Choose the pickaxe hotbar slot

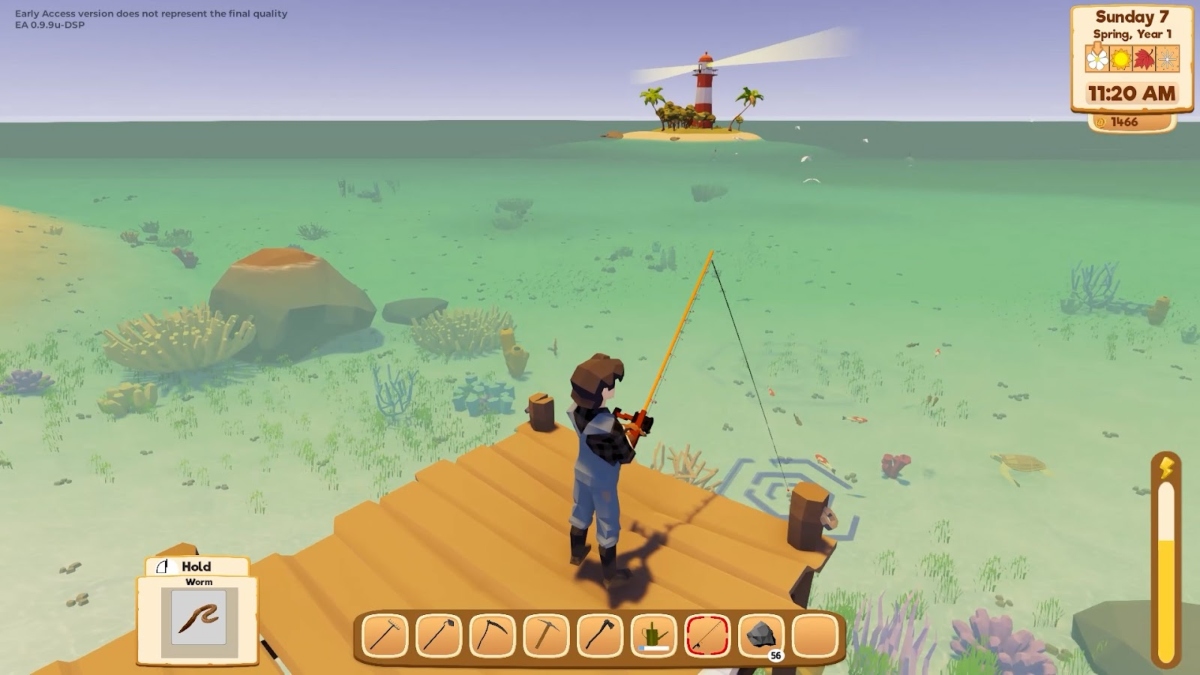[546, 636]
